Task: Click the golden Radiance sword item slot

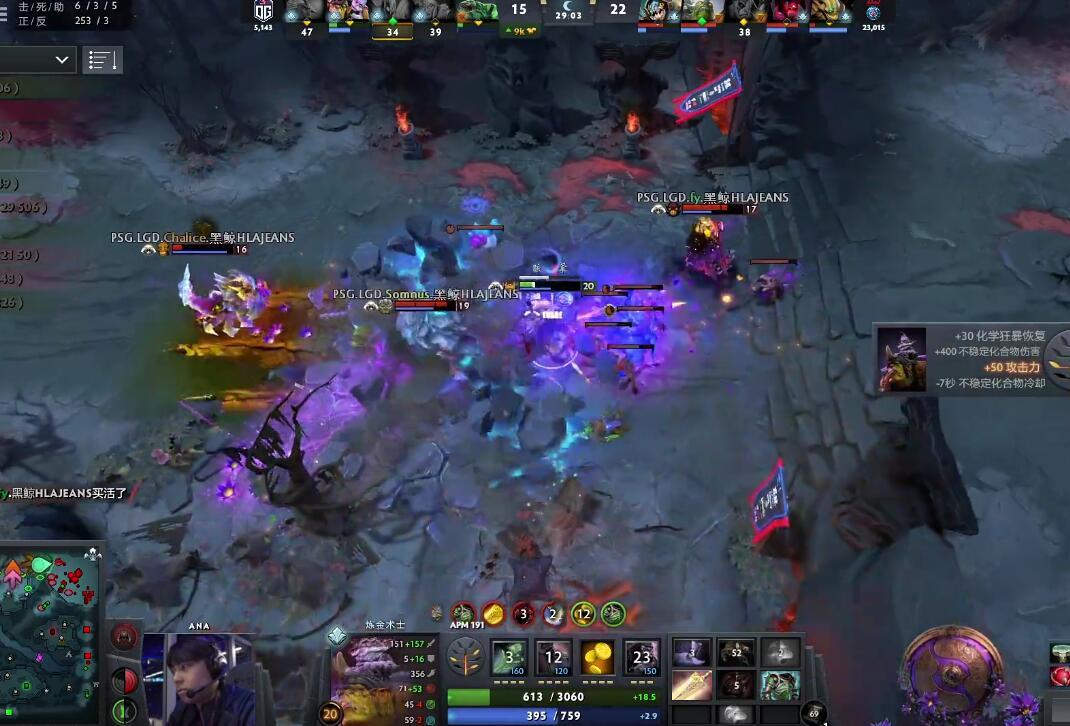Action: pyautogui.click(x=692, y=685)
